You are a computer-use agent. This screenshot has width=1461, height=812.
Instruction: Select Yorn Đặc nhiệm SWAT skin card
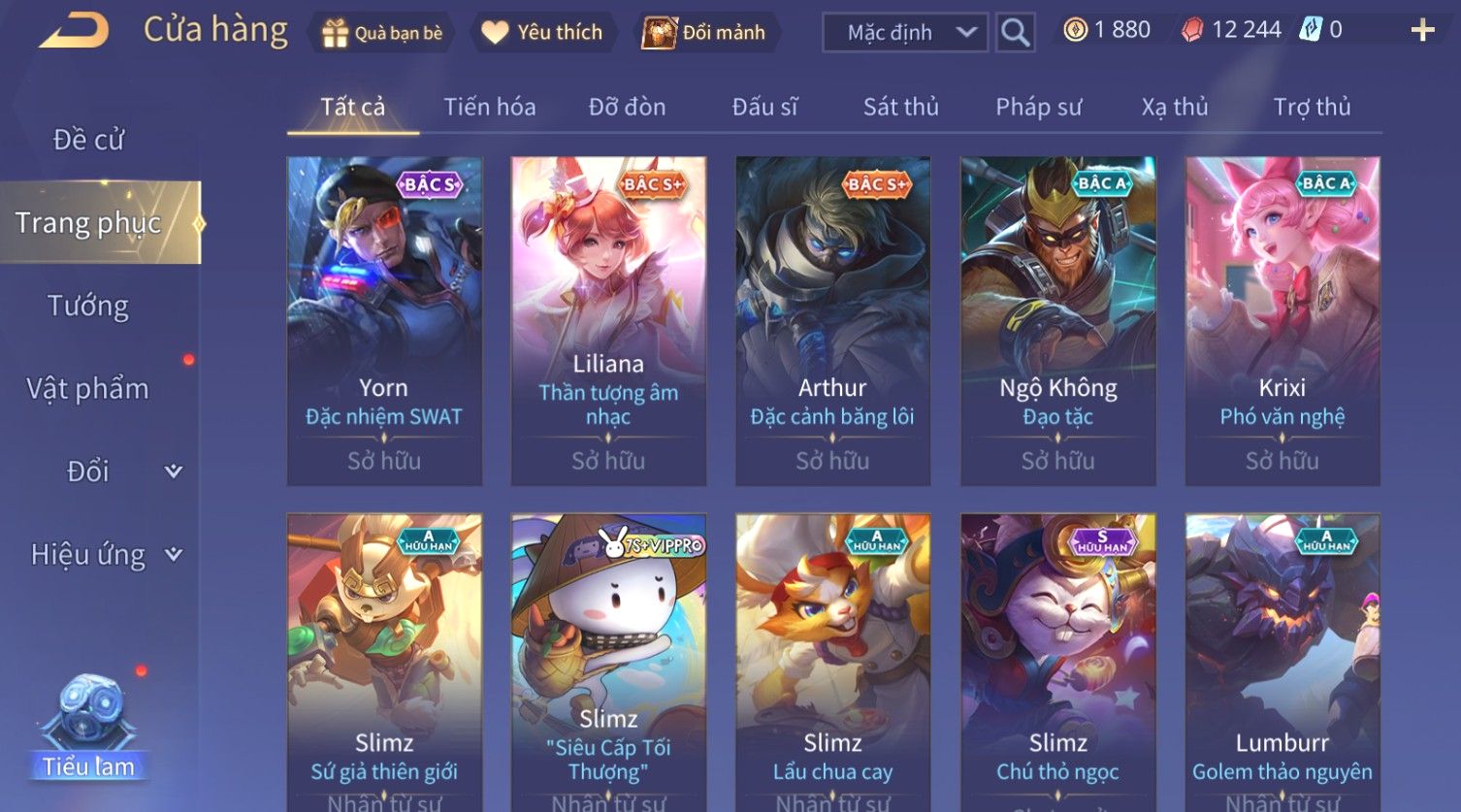pyautogui.click(x=384, y=320)
